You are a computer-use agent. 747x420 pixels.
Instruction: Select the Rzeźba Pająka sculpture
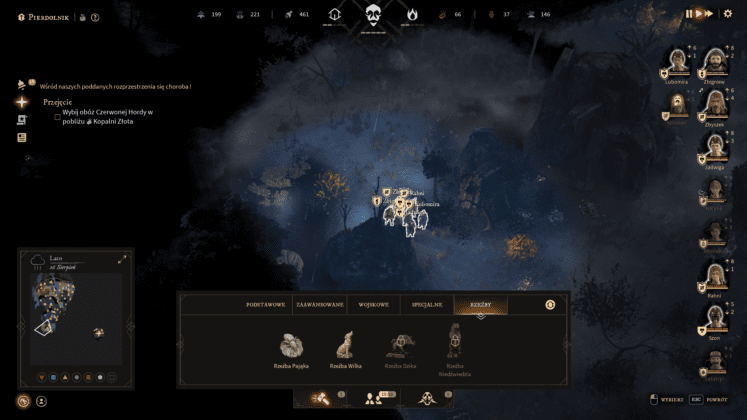click(x=291, y=346)
